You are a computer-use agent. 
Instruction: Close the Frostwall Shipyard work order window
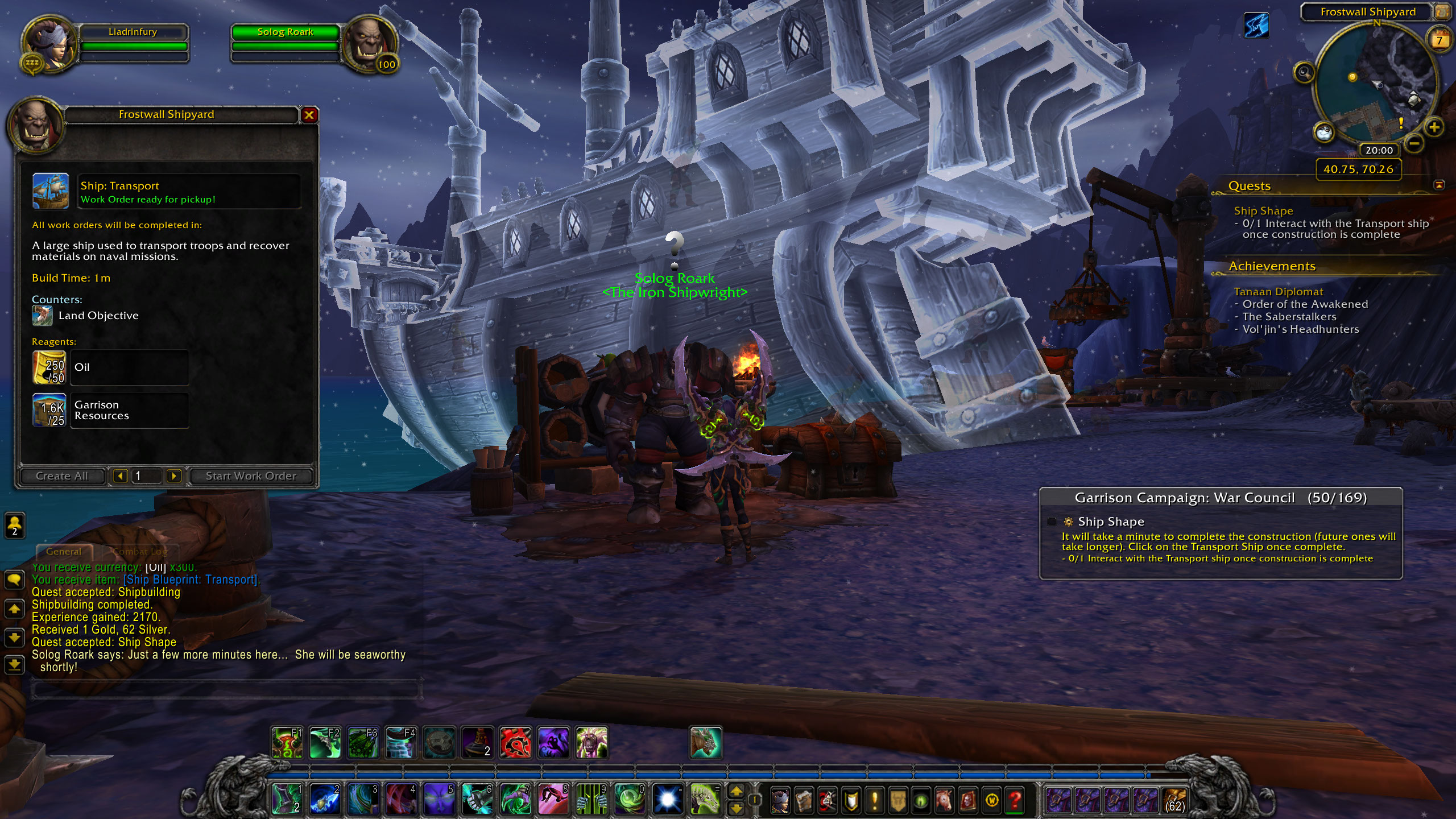(309, 115)
